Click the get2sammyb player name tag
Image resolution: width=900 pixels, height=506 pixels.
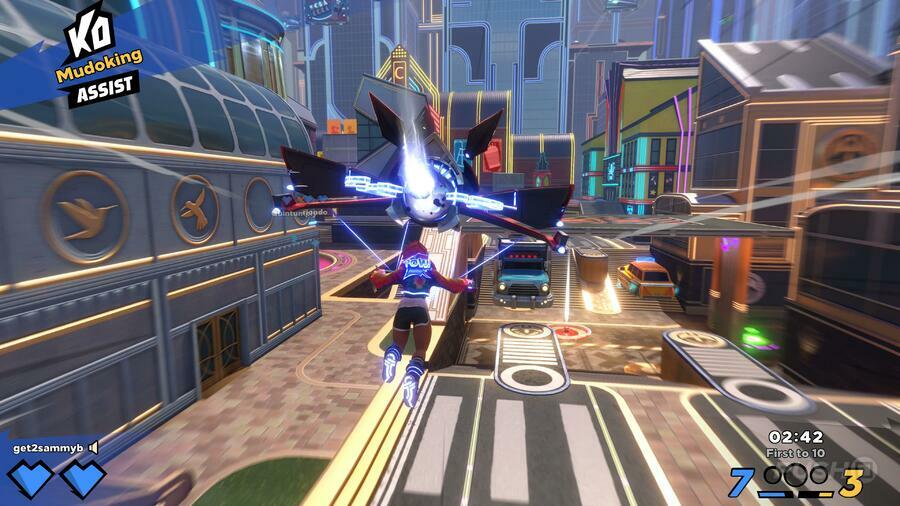coord(48,448)
